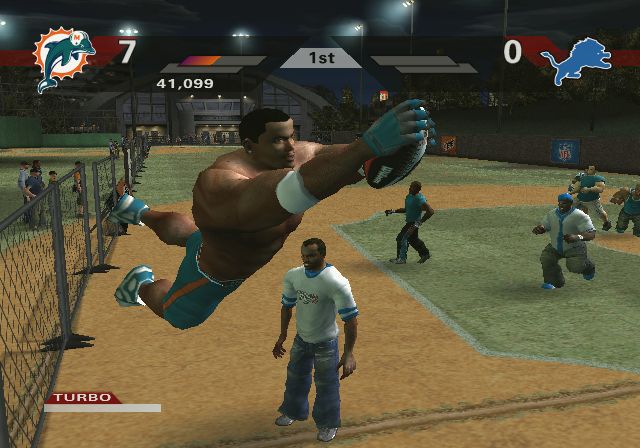The width and height of the screenshot is (640, 448).
Task: Click the Miami Dolphins team logo
Action: 64,59
